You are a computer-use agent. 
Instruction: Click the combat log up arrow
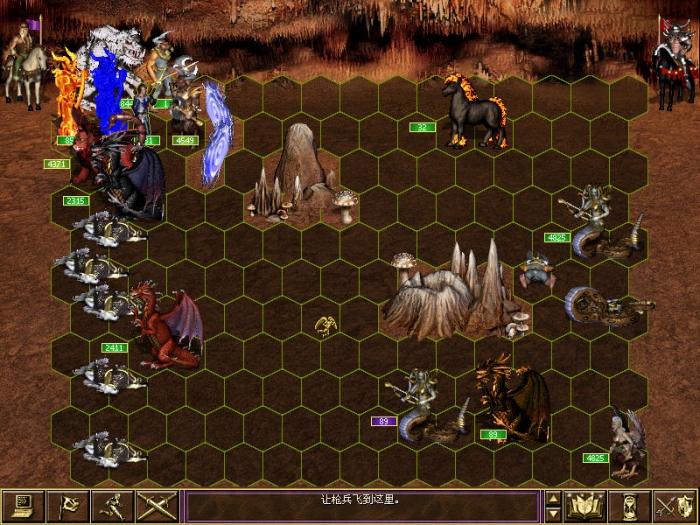[552, 498]
